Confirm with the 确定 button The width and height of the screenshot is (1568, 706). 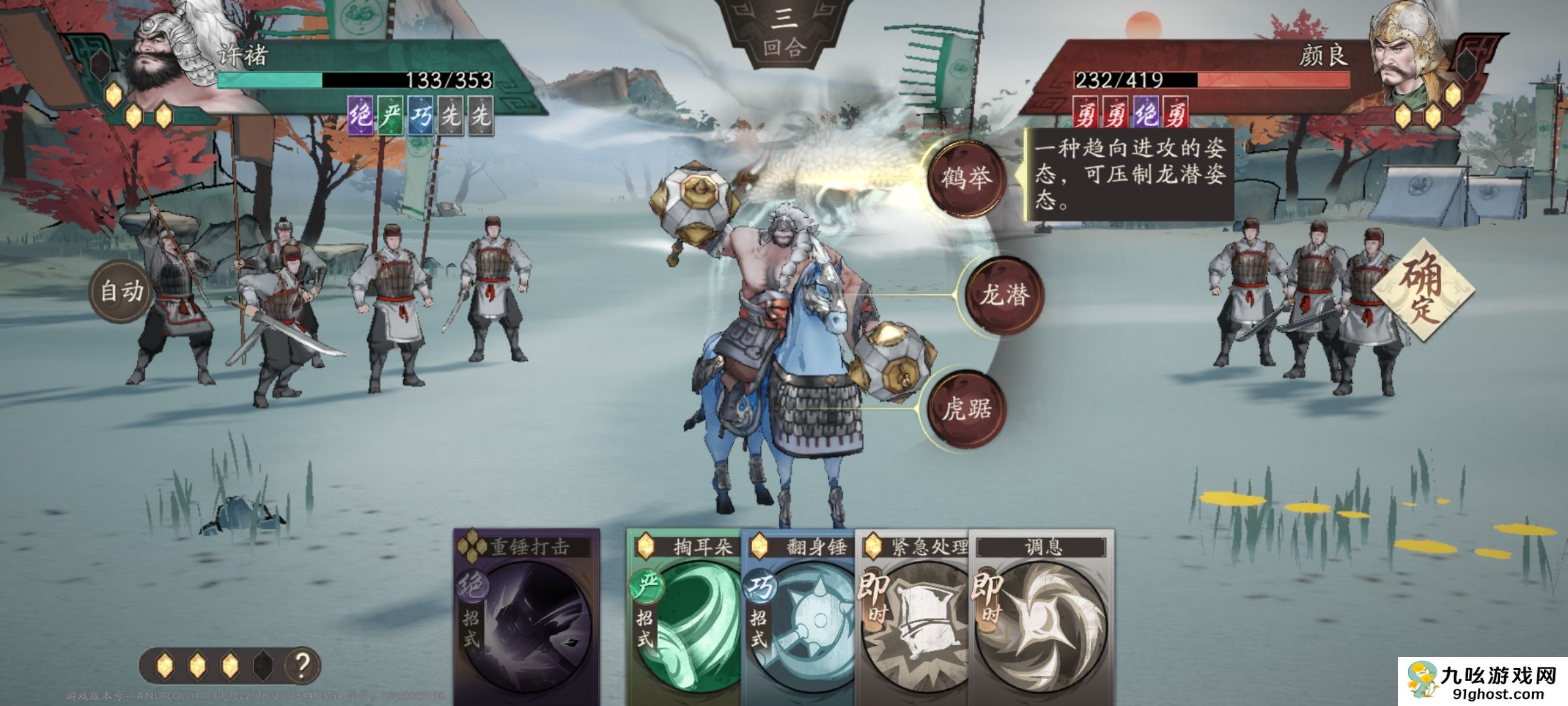coord(1422,290)
